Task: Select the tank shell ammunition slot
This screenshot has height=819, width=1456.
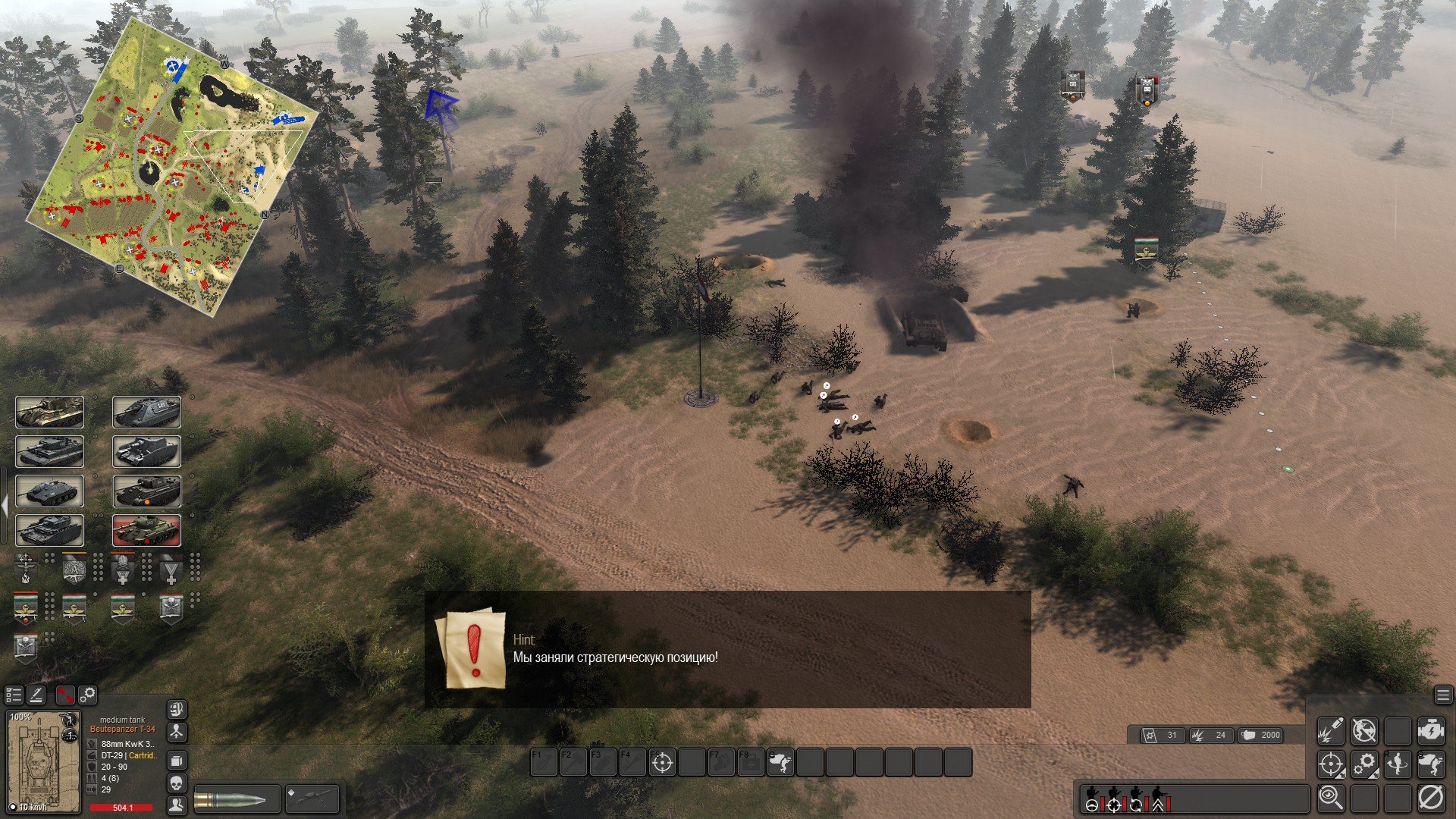Action: point(237,800)
